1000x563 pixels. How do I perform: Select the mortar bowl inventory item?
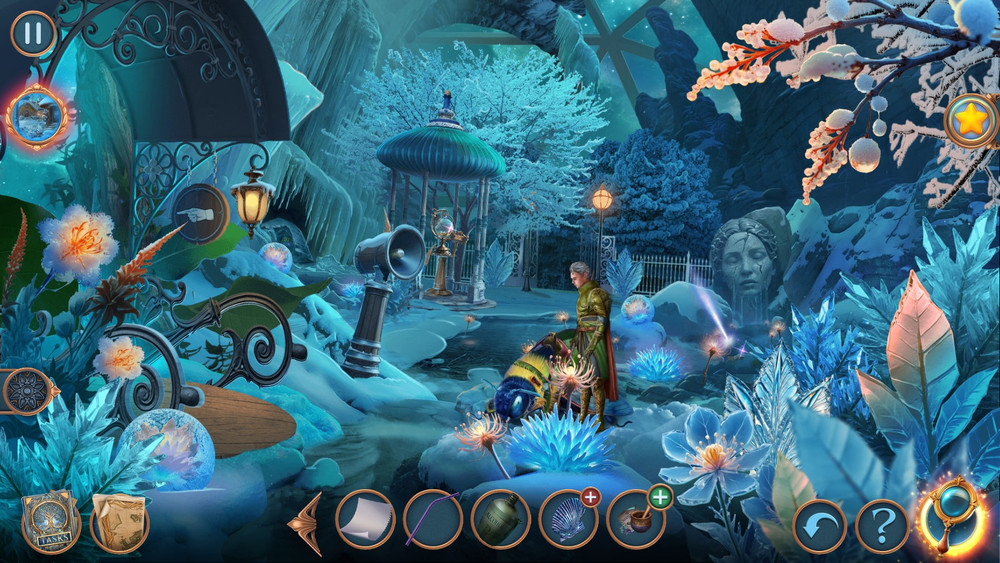(635, 519)
